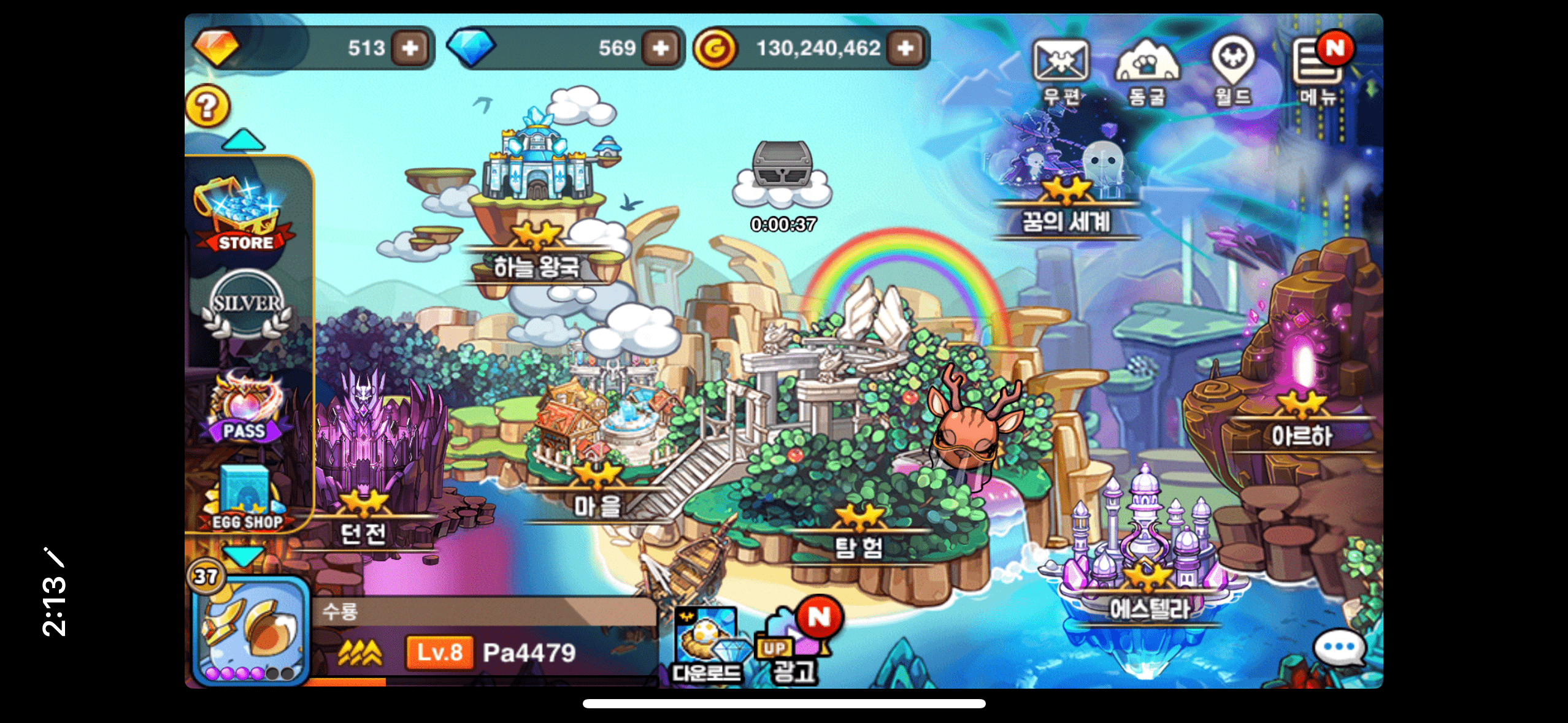Screen dimensions: 1568x723
Task: Visit the EGG SHOP
Action: pos(247,498)
